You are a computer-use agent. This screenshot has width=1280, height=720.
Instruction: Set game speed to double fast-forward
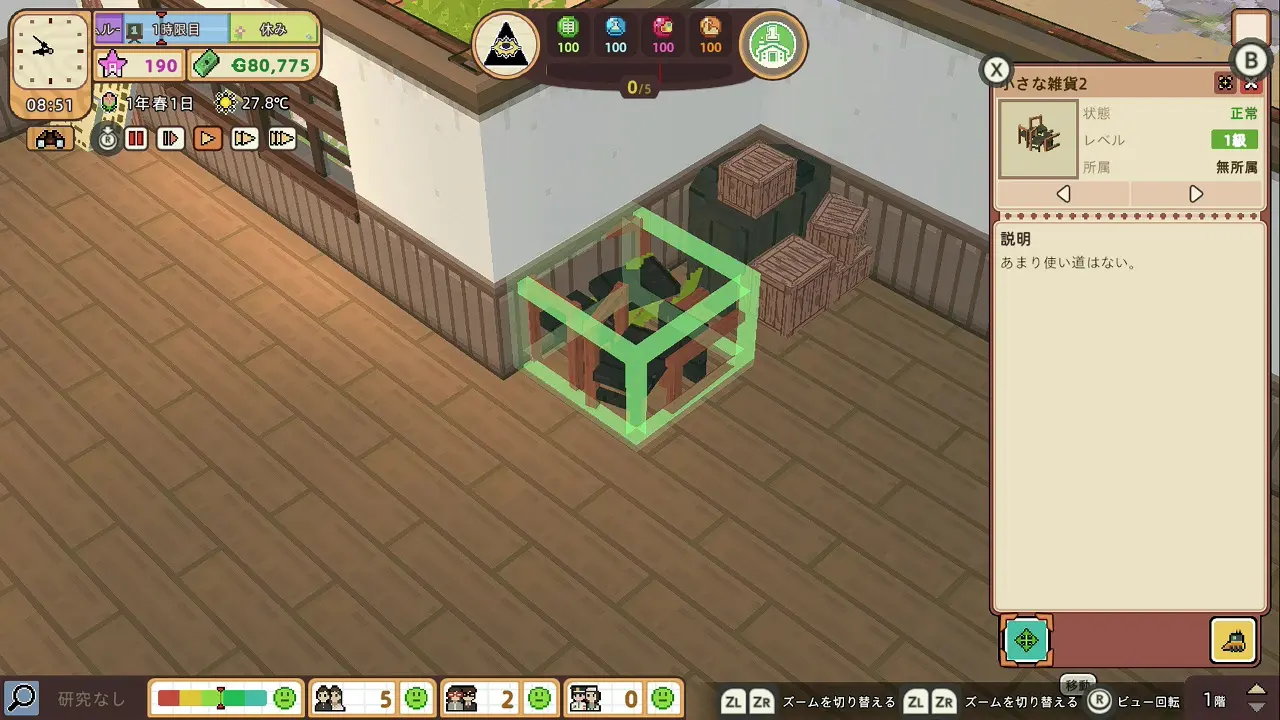pyautogui.click(x=245, y=139)
